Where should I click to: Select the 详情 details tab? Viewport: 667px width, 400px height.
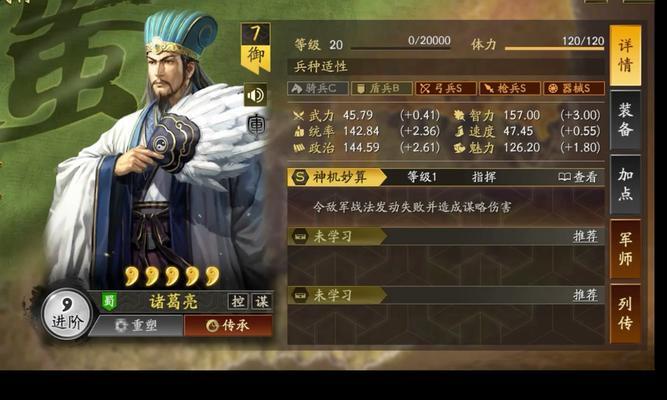click(x=625, y=56)
